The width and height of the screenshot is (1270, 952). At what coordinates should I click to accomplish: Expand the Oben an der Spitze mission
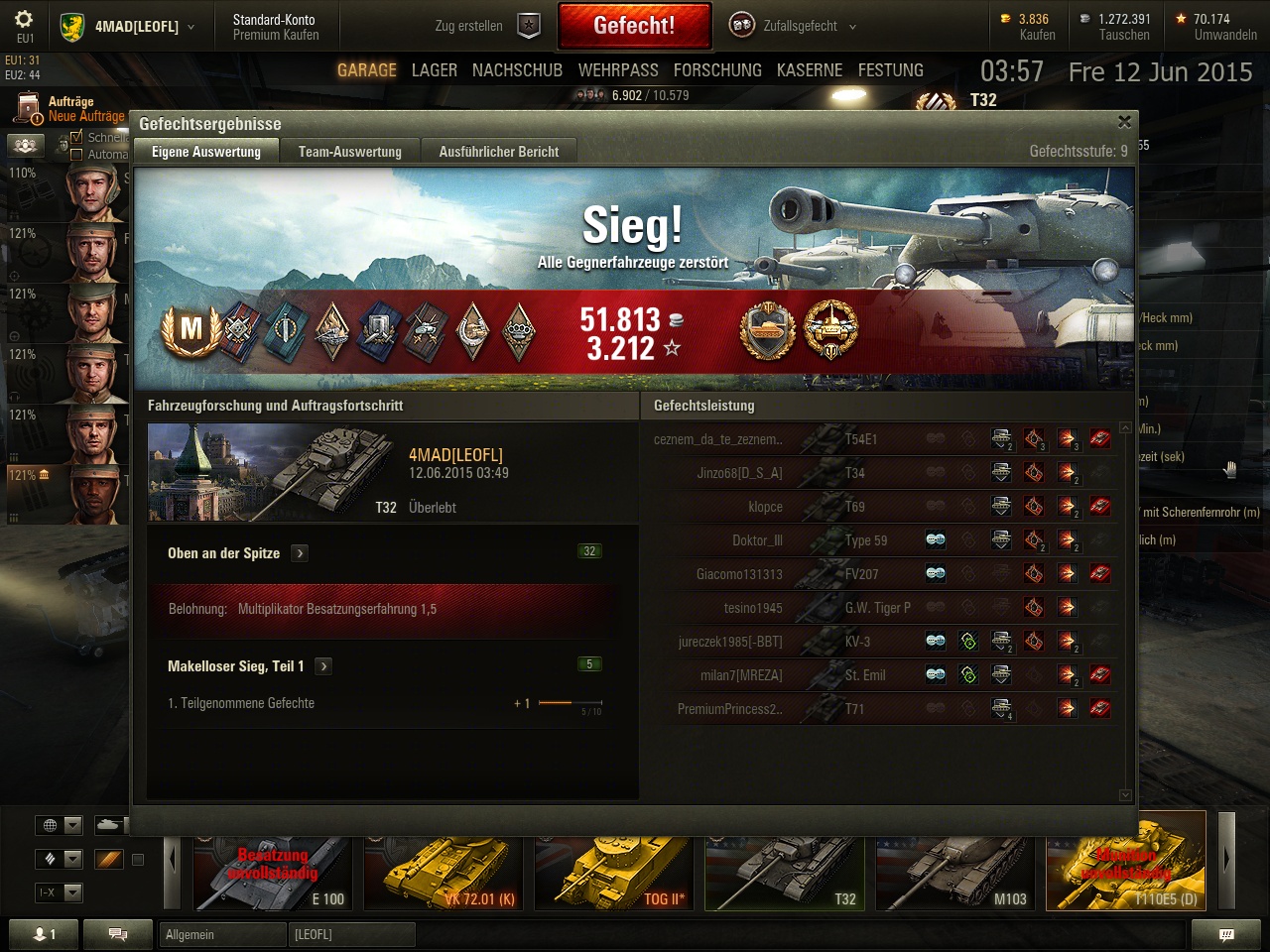pyautogui.click(x=300, y=553)
